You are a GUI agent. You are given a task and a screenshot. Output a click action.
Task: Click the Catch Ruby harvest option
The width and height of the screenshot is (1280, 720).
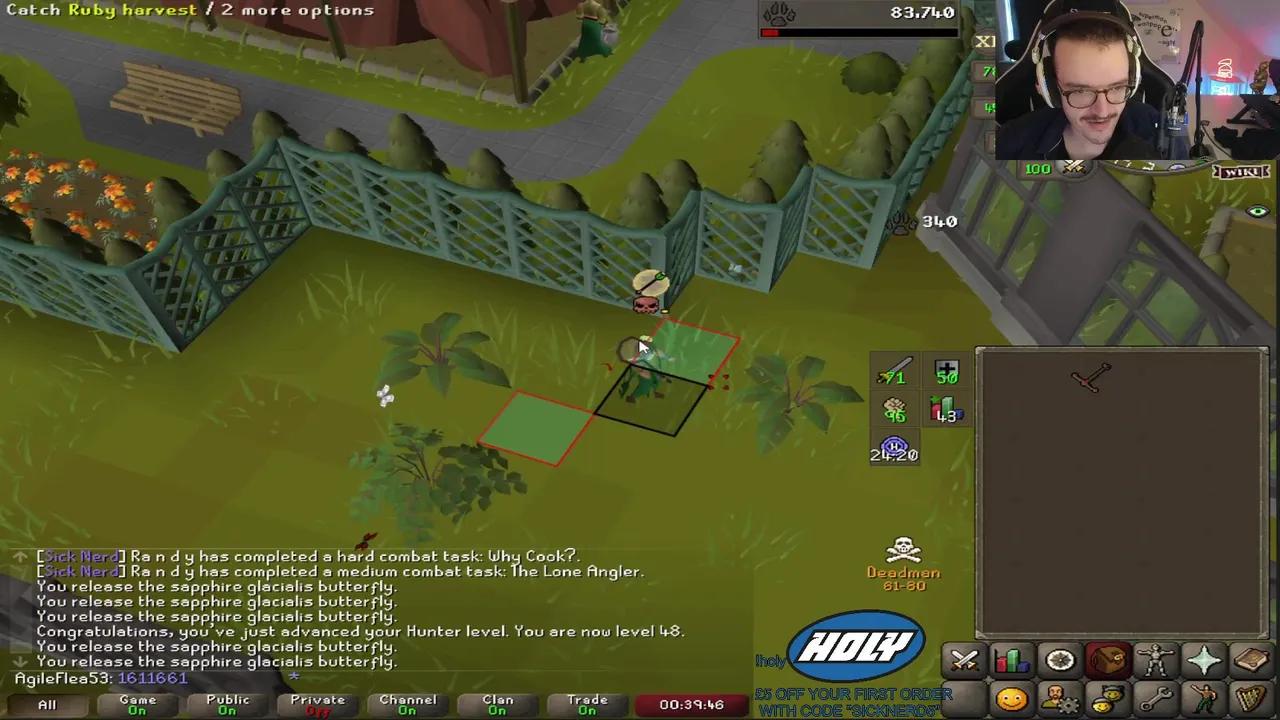(100, 10)
